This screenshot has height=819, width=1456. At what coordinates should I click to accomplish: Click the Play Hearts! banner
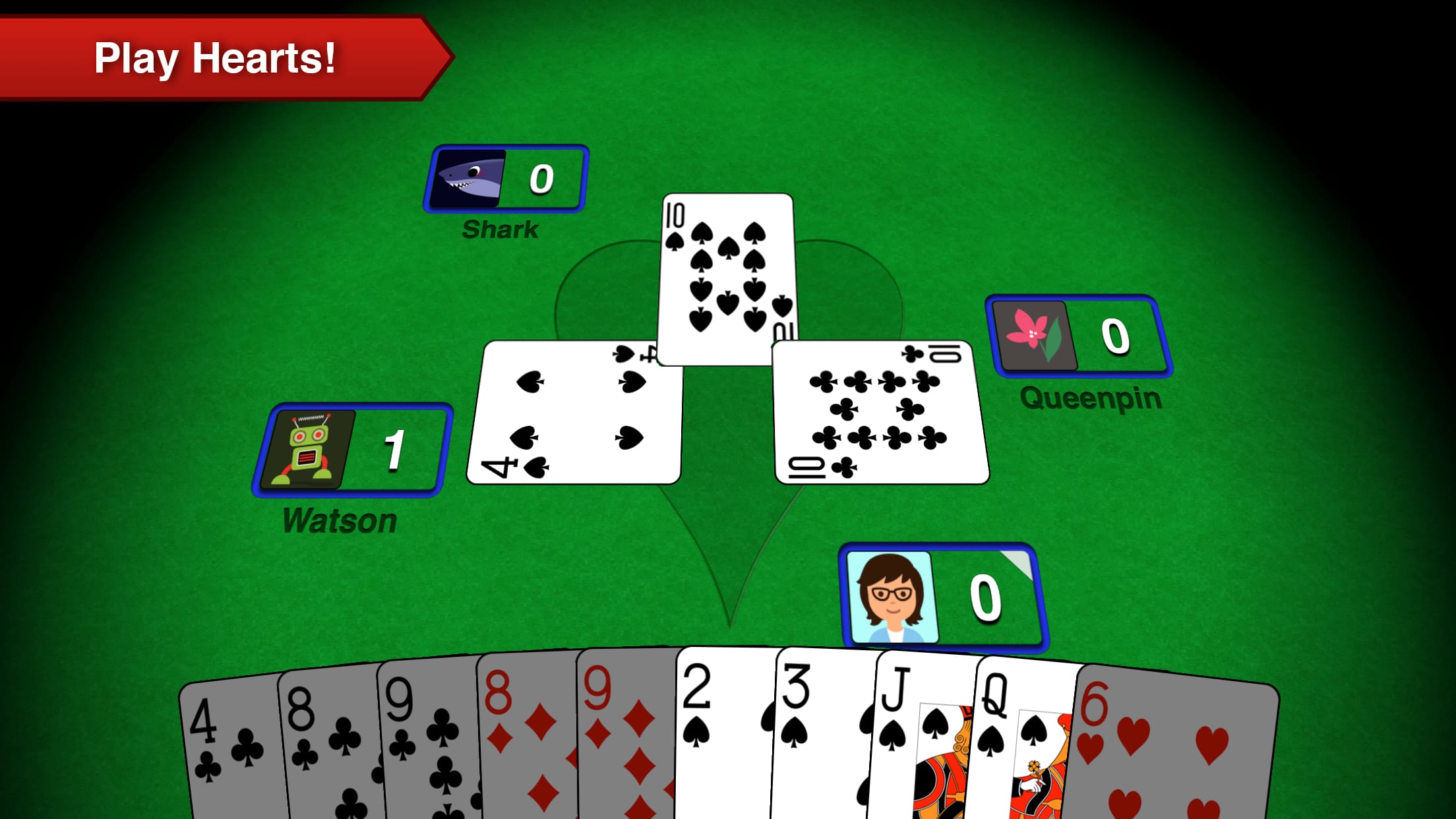click(218, 59)
